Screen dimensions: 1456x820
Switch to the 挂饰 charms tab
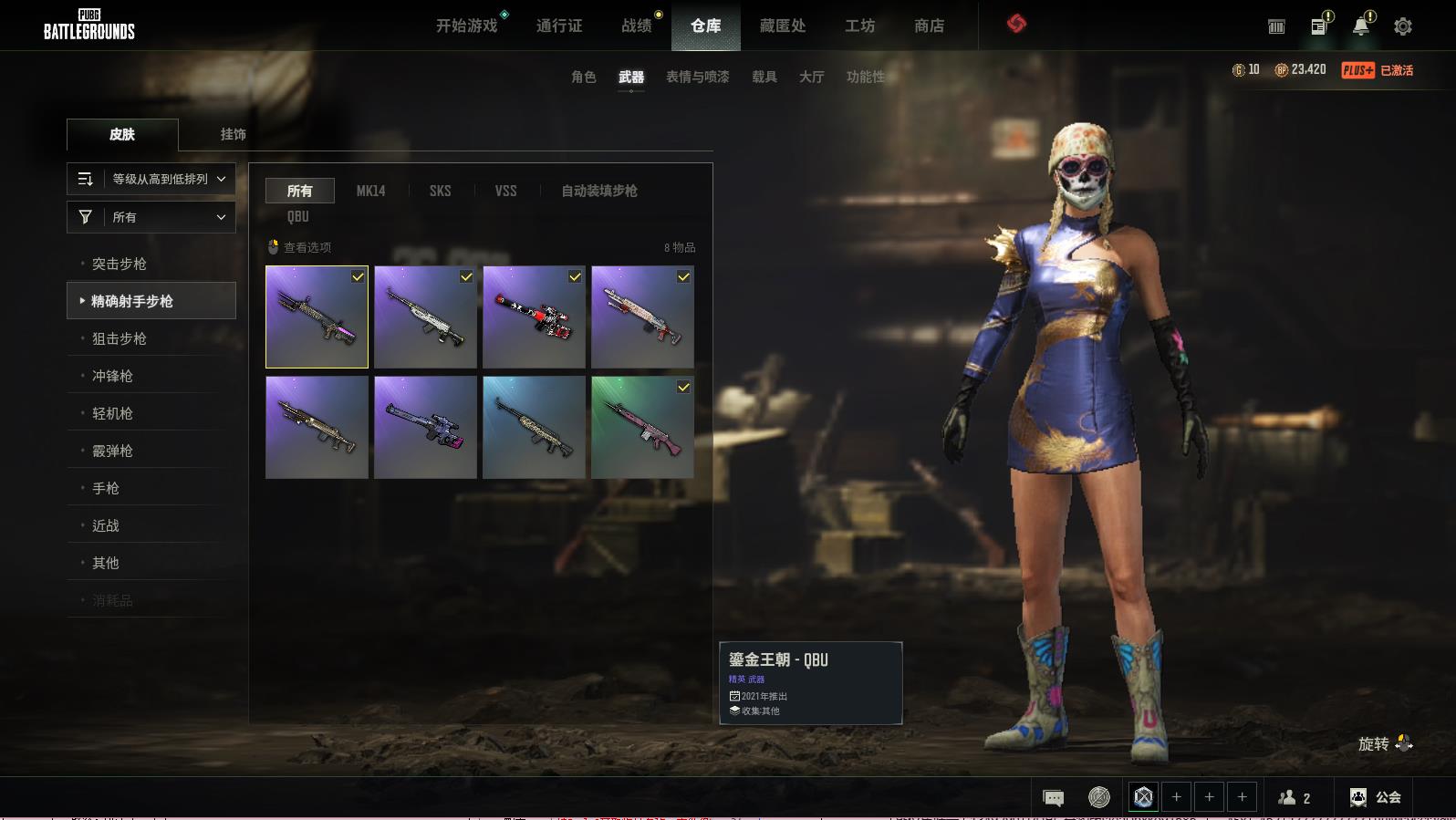[x=233, y=134]
